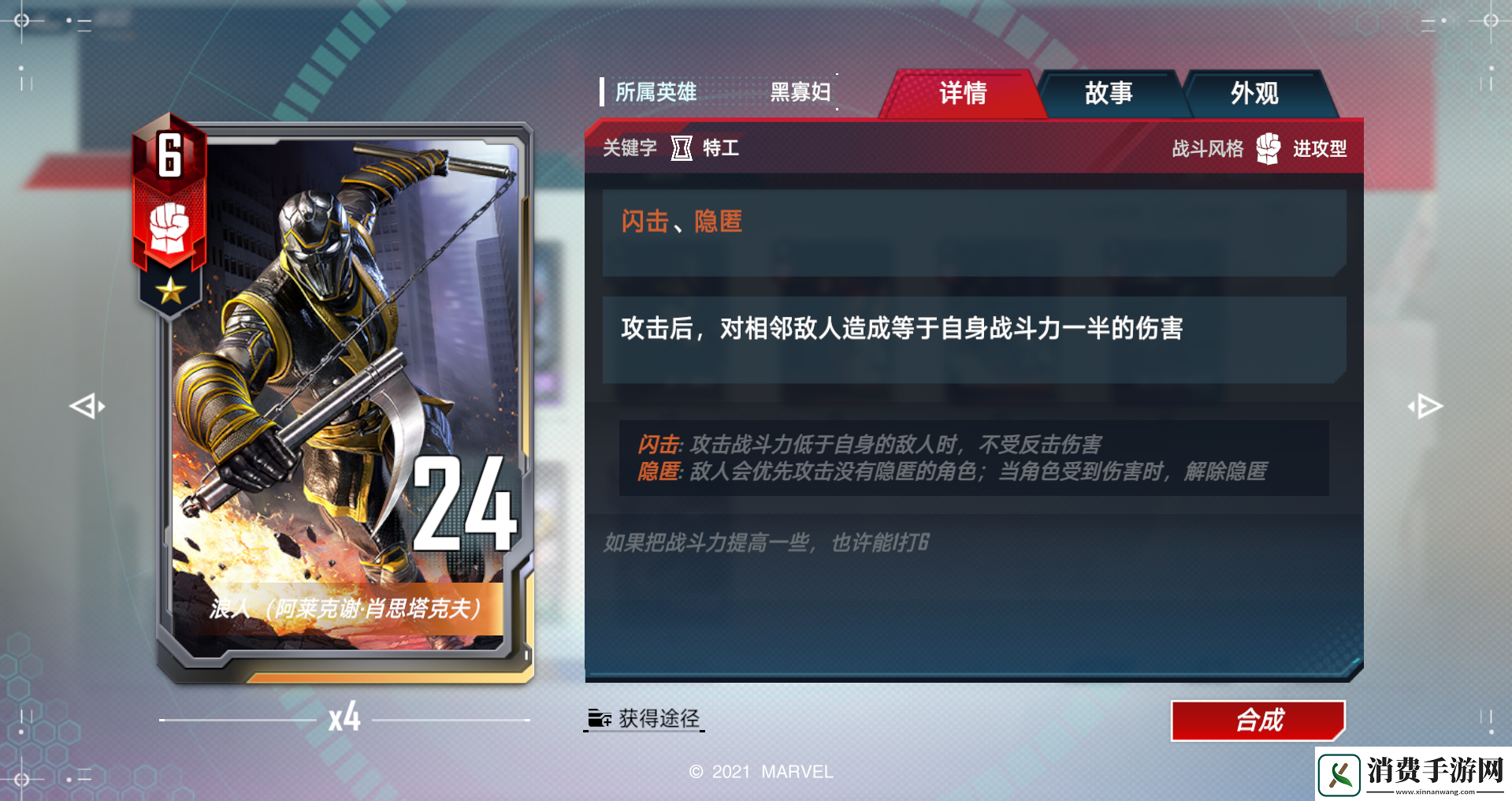
Task: Click the right navigation arrow
Action: 1425,405
